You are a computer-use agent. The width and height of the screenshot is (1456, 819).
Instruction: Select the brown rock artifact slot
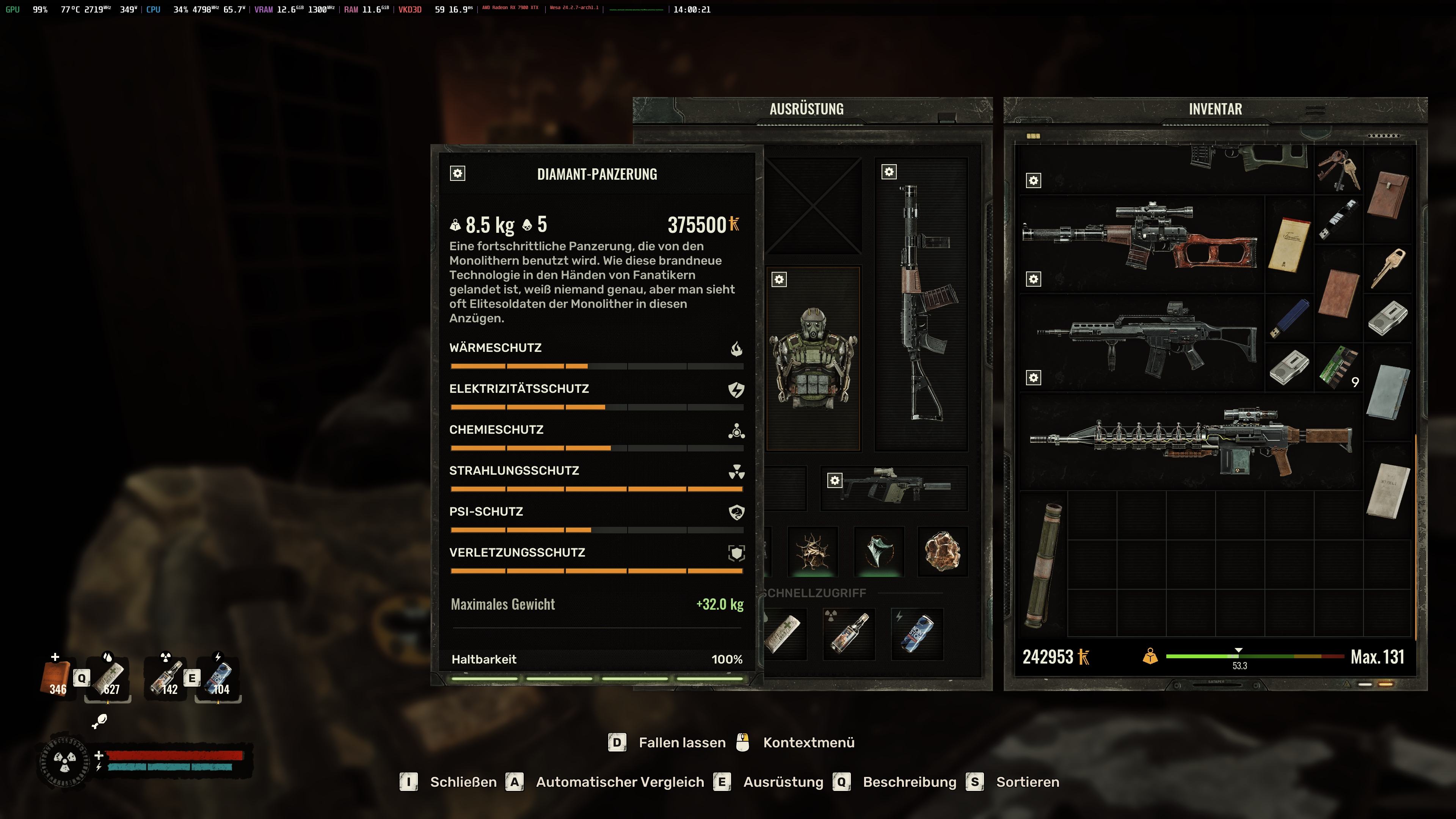point(942,551)
